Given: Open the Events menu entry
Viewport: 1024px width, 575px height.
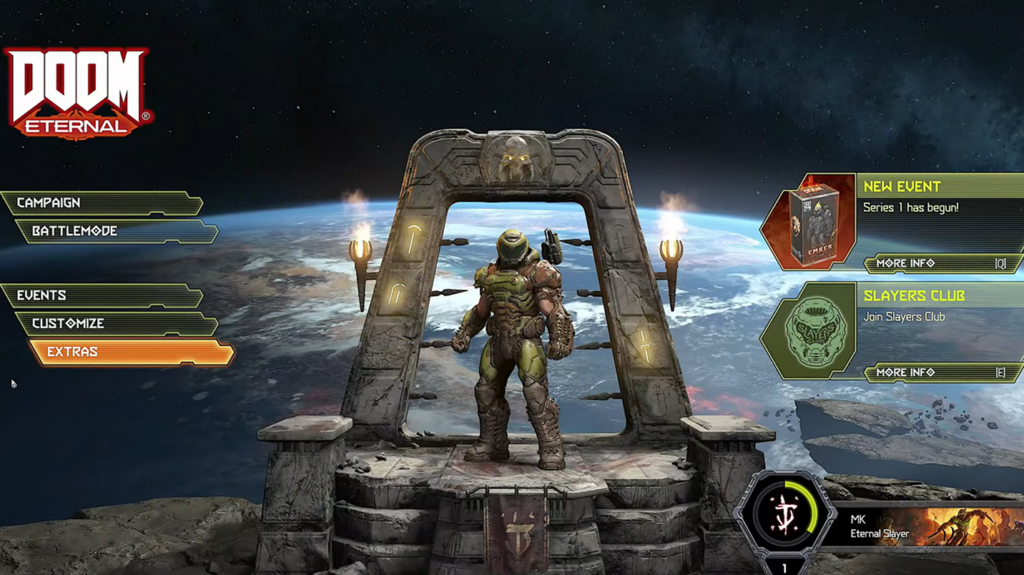Looking at the screenshot, I should point(100,295).
